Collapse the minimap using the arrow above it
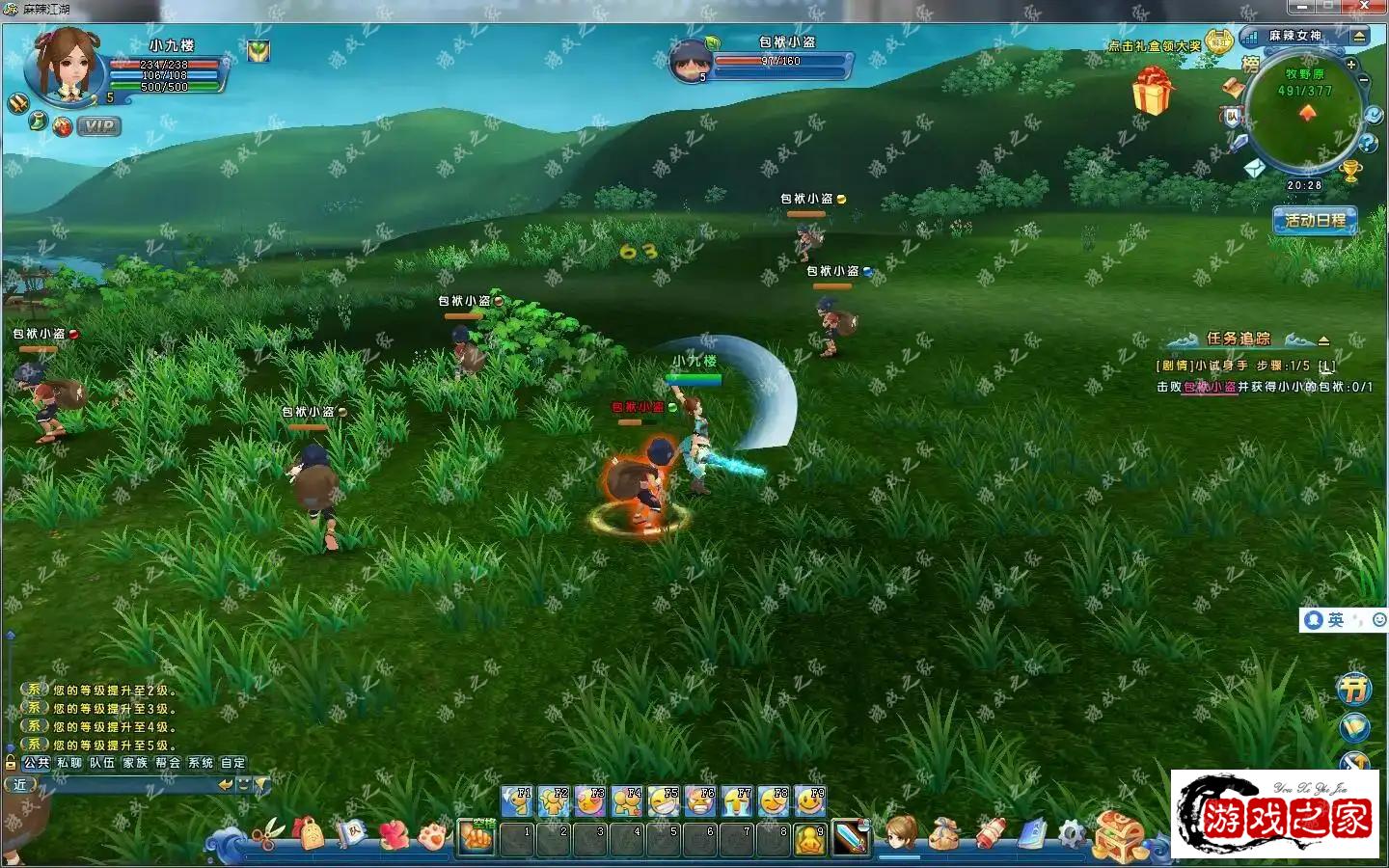 [x=1359, y=37]
